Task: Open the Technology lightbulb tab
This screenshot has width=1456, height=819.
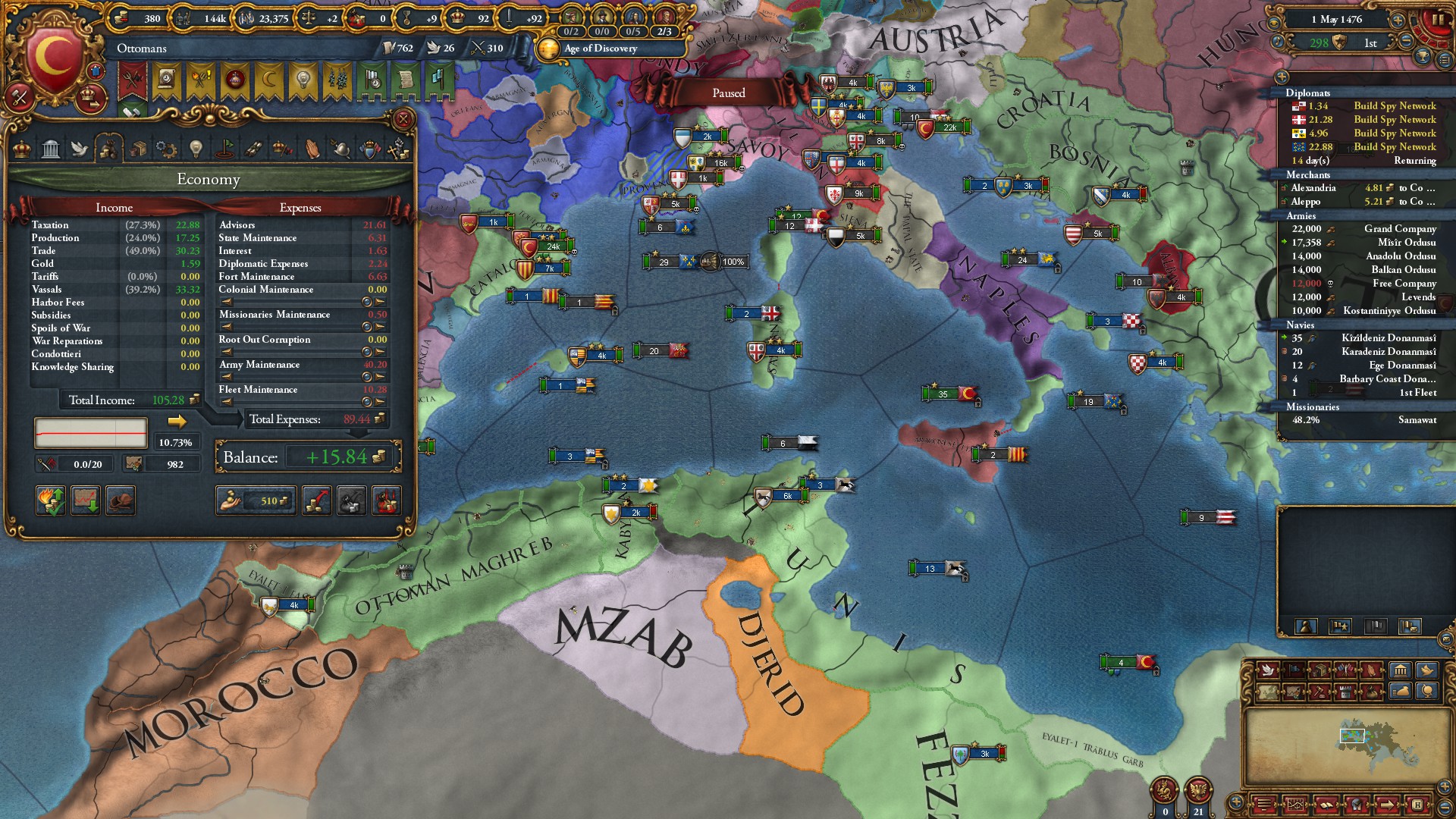Action: (196, 149)
